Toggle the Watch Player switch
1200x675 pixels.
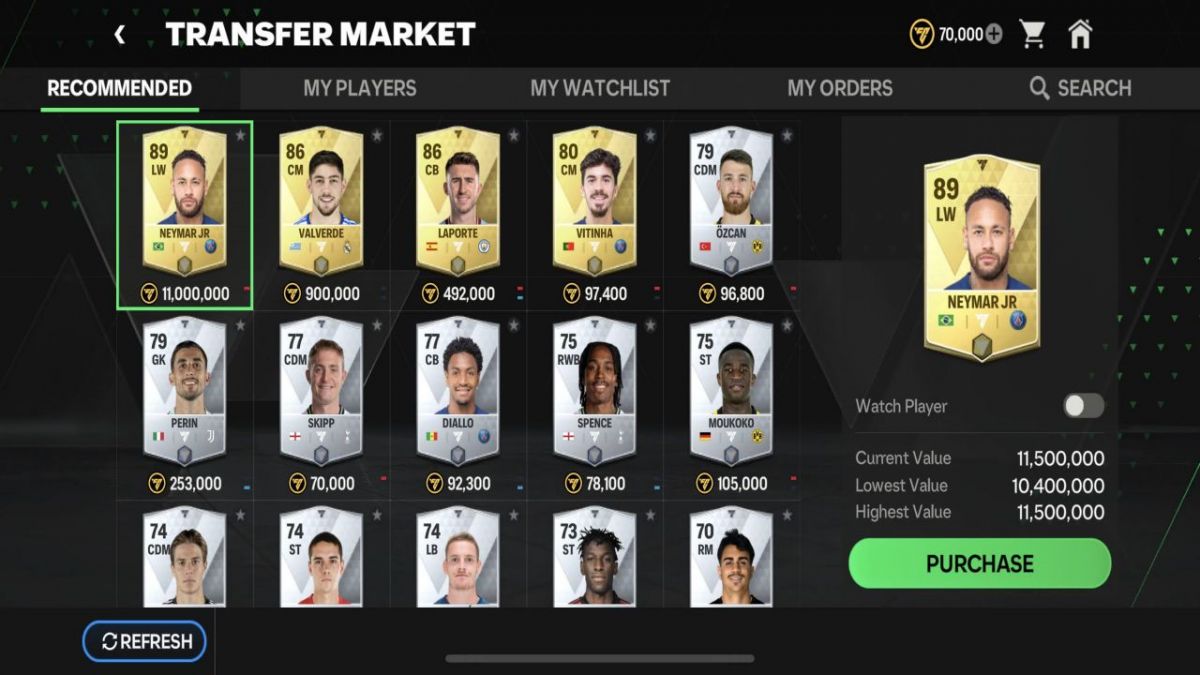pyautogui.click(x=1083, y=406)
